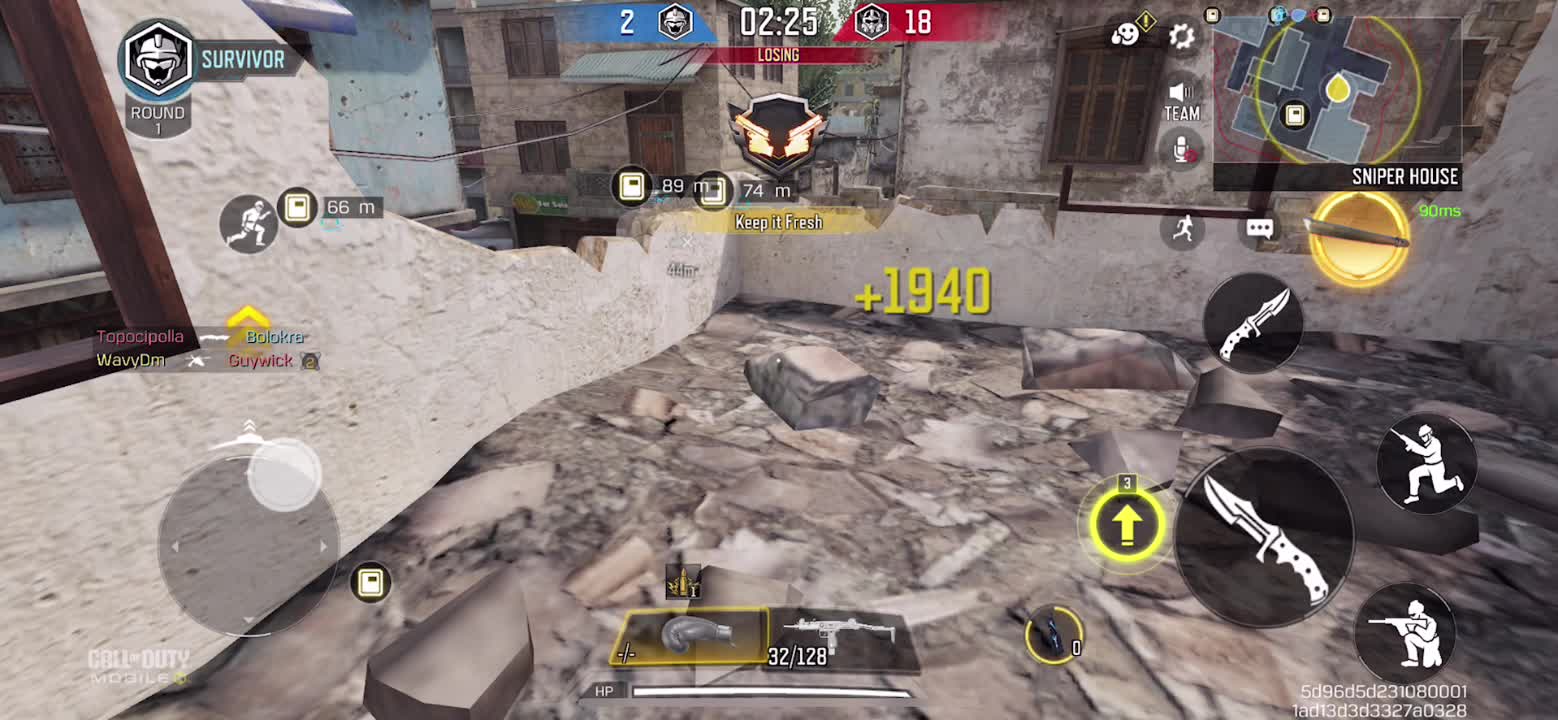Tap the scorestreak crown icon above weapons
1558x720 pixels.
coord(683,581)
